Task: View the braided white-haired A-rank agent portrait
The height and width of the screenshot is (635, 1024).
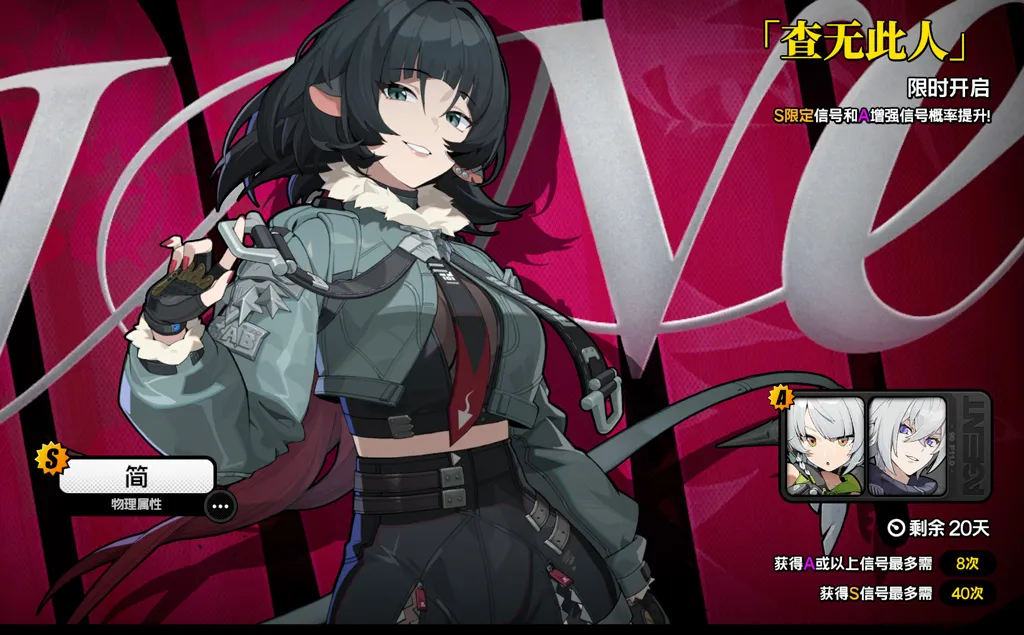Action: click(825, 446)
